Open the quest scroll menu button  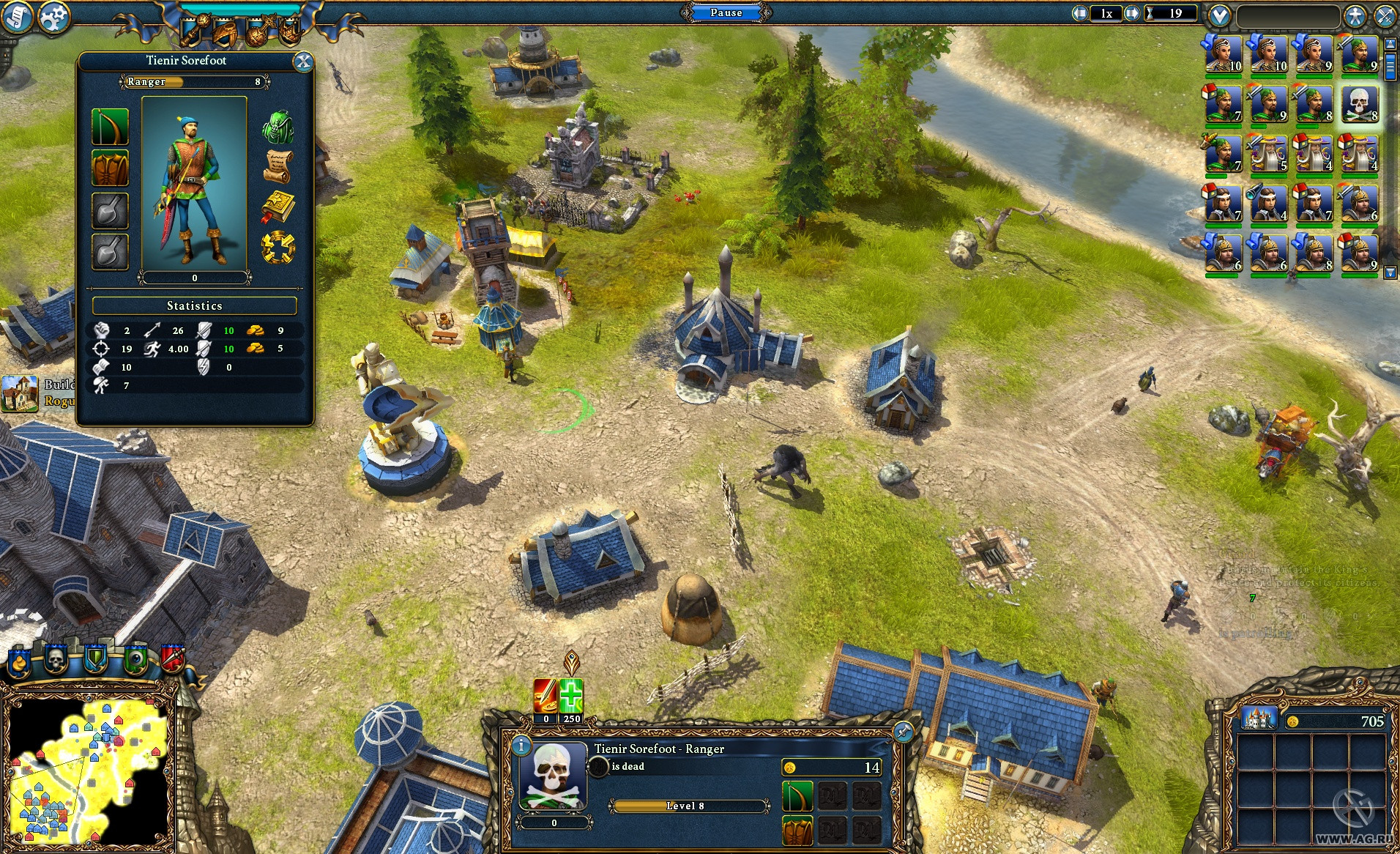[16, 17]
